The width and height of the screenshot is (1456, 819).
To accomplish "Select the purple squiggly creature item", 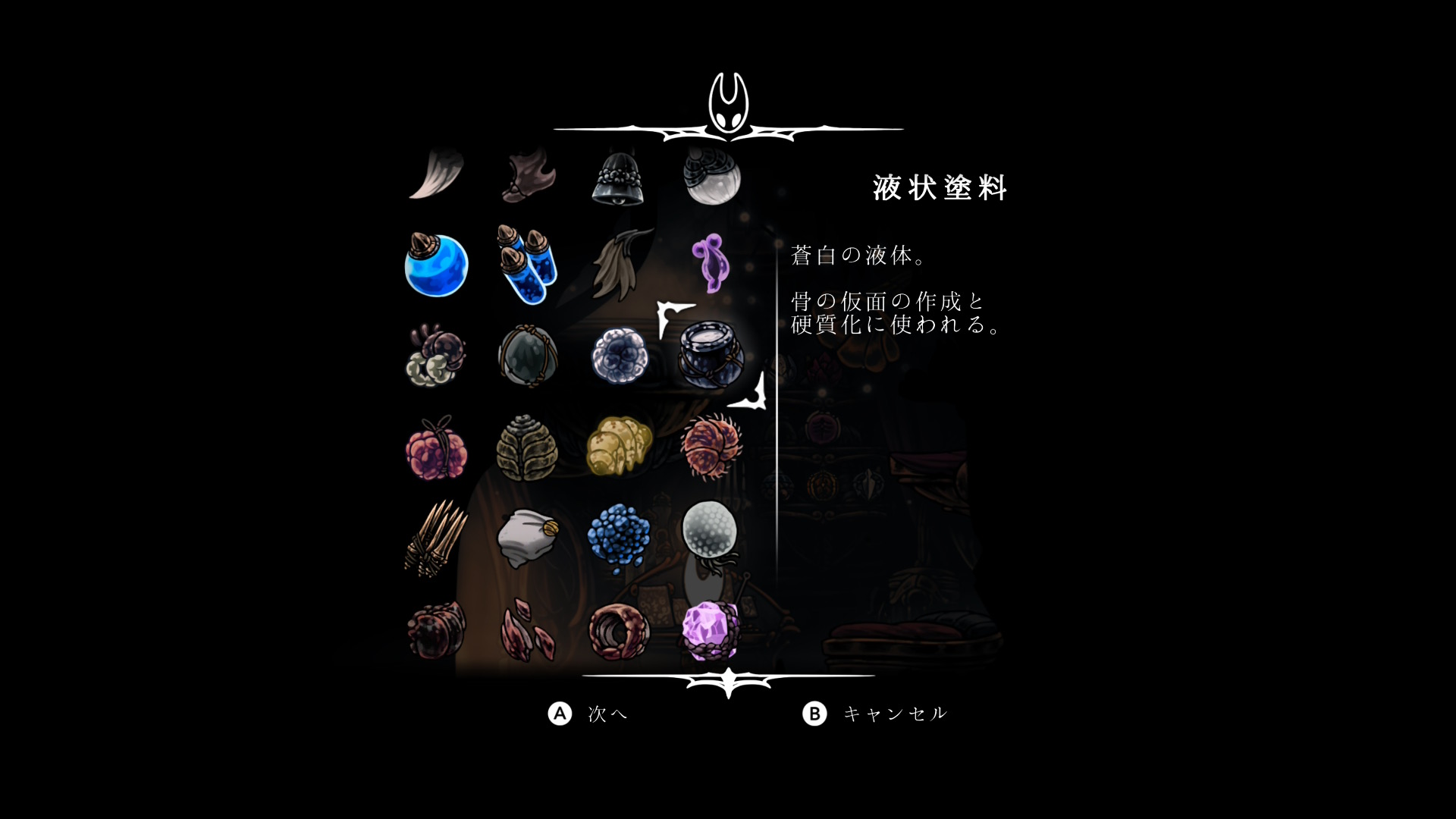I will pyautogui.click(x=711, y=262).
